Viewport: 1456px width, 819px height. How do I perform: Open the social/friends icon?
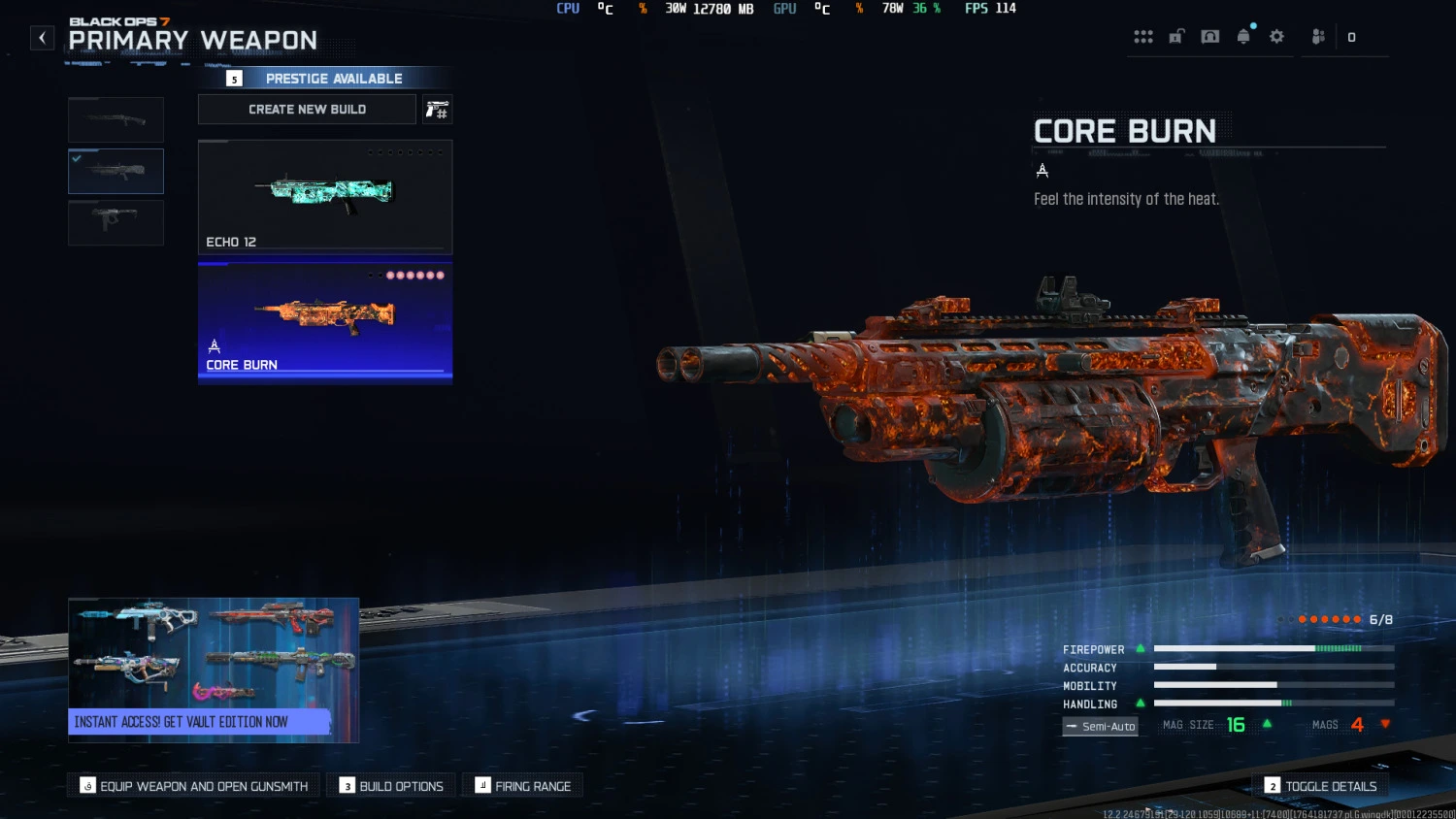(1317, 37)
